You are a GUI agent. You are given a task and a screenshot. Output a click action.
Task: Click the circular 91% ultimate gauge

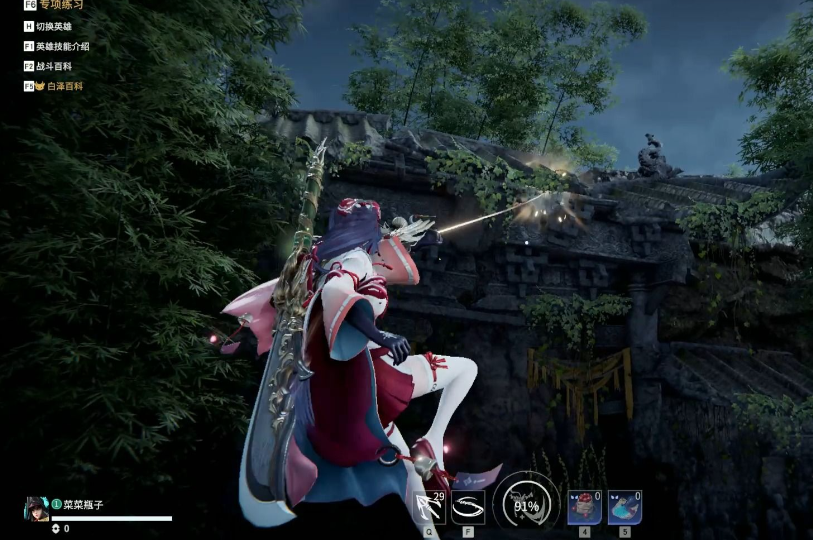(x=526, y=503)
